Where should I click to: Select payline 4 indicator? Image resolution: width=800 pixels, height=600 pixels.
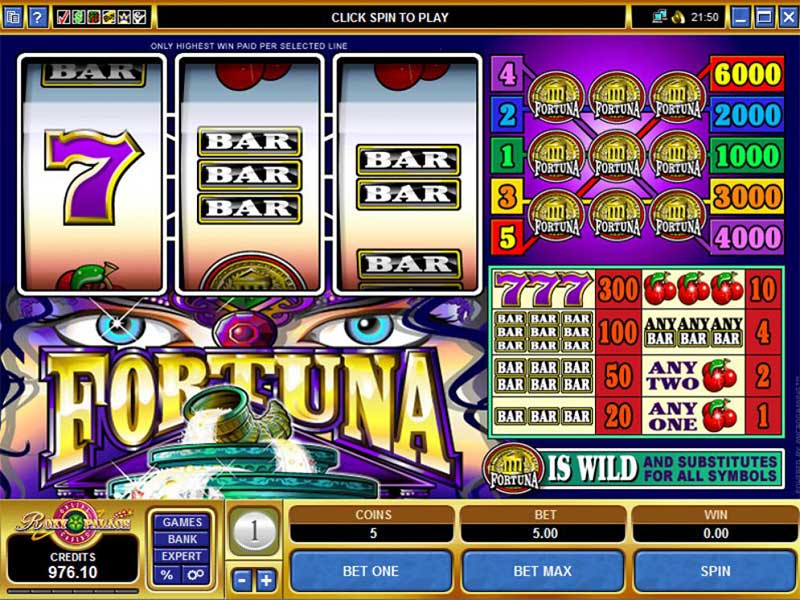[507, 74]
